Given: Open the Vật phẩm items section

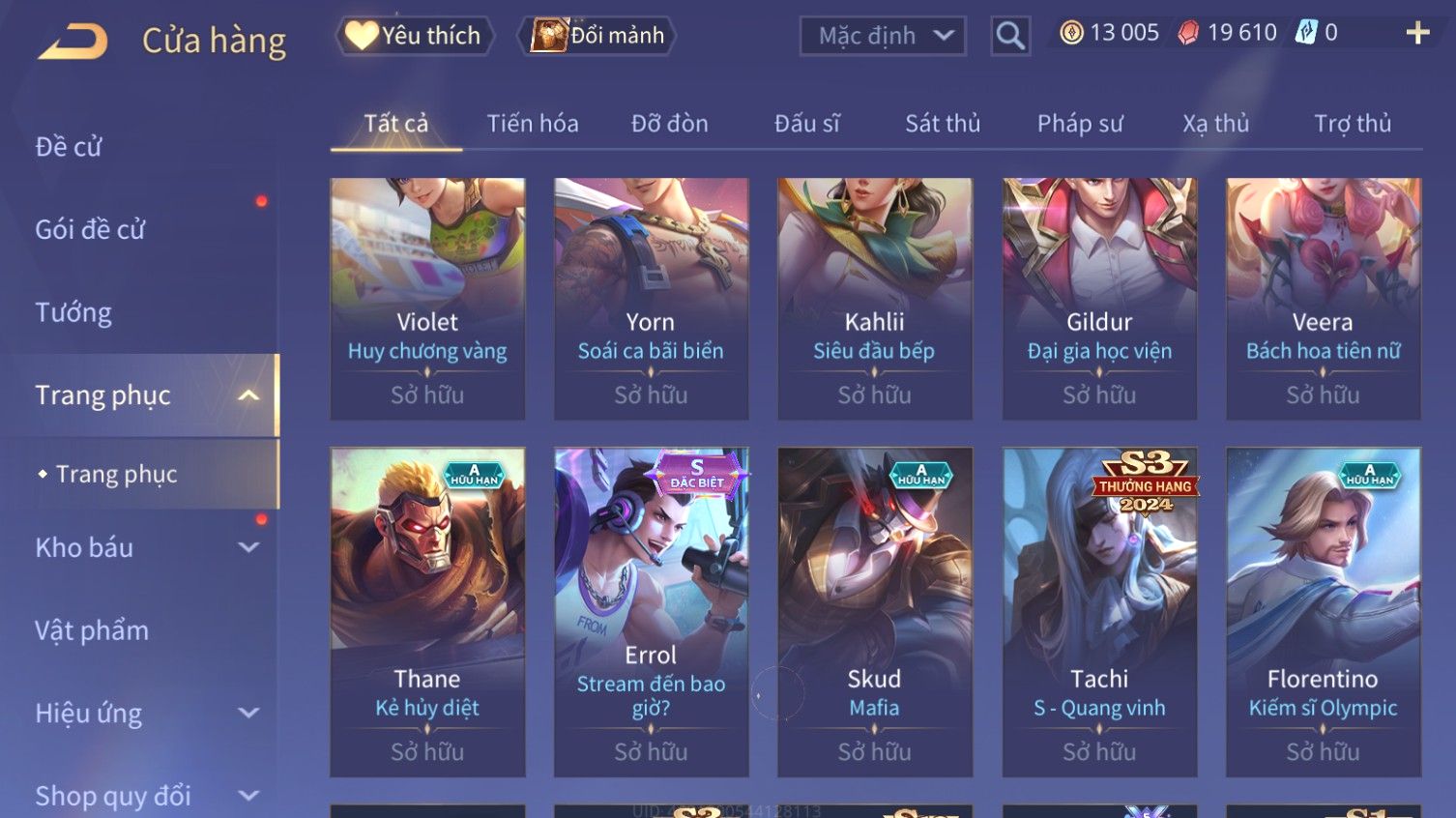Looking at the screenshot, I should pos(92,630).
